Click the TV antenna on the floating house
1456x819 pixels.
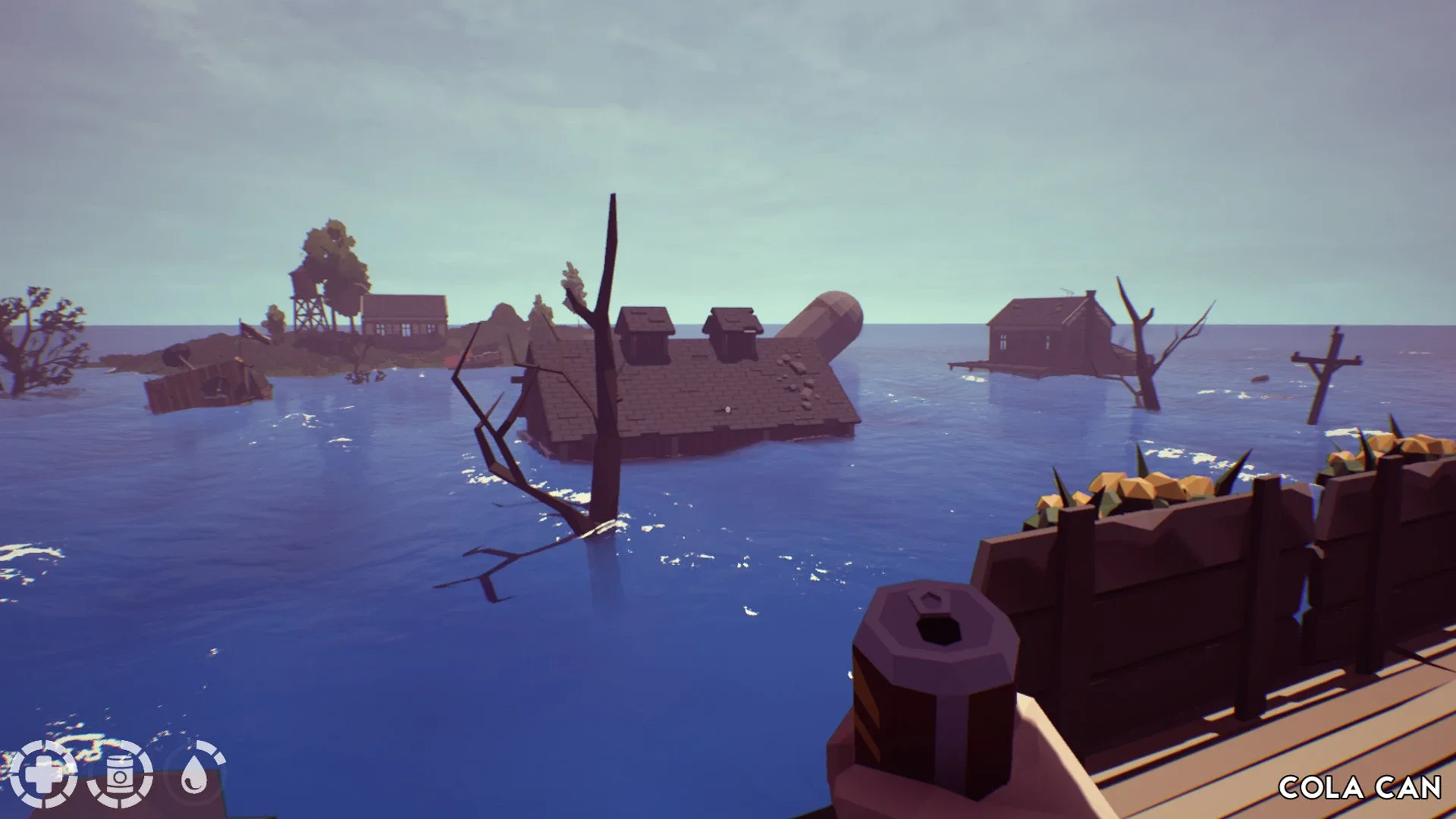(1067, 292)
